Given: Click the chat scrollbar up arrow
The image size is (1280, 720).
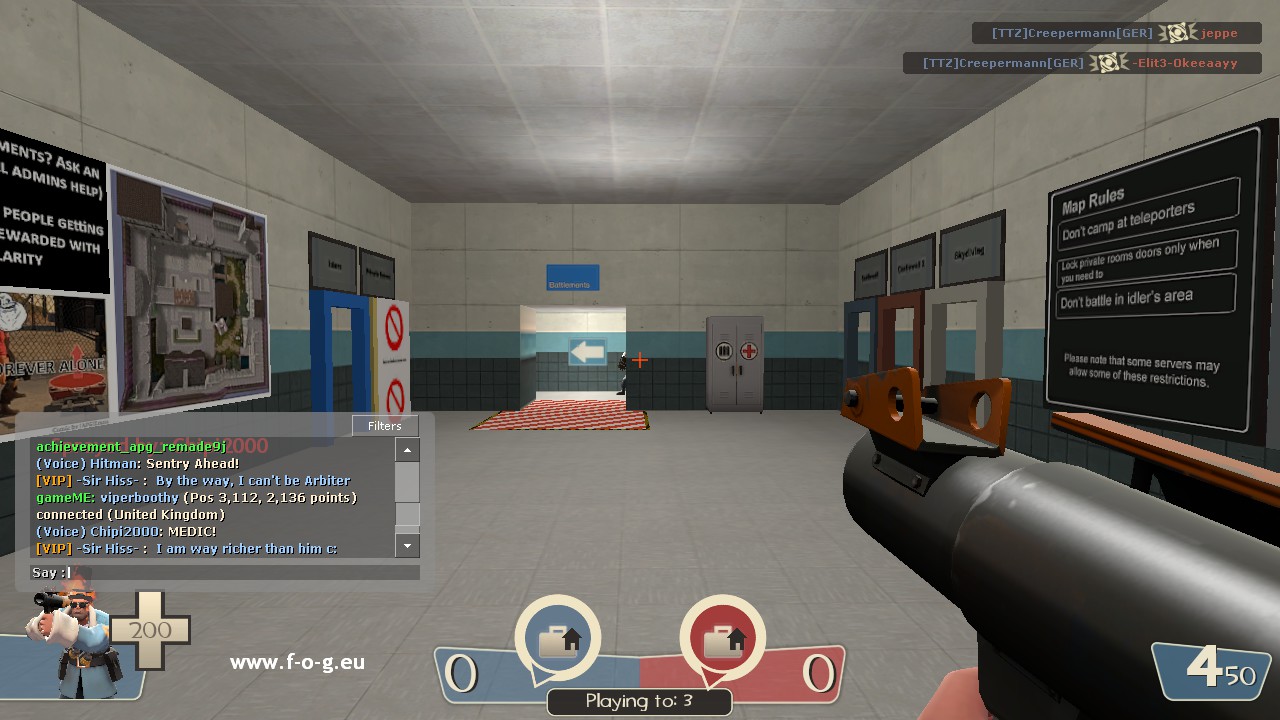Looking at the screenshot, I should pos(407,451).
